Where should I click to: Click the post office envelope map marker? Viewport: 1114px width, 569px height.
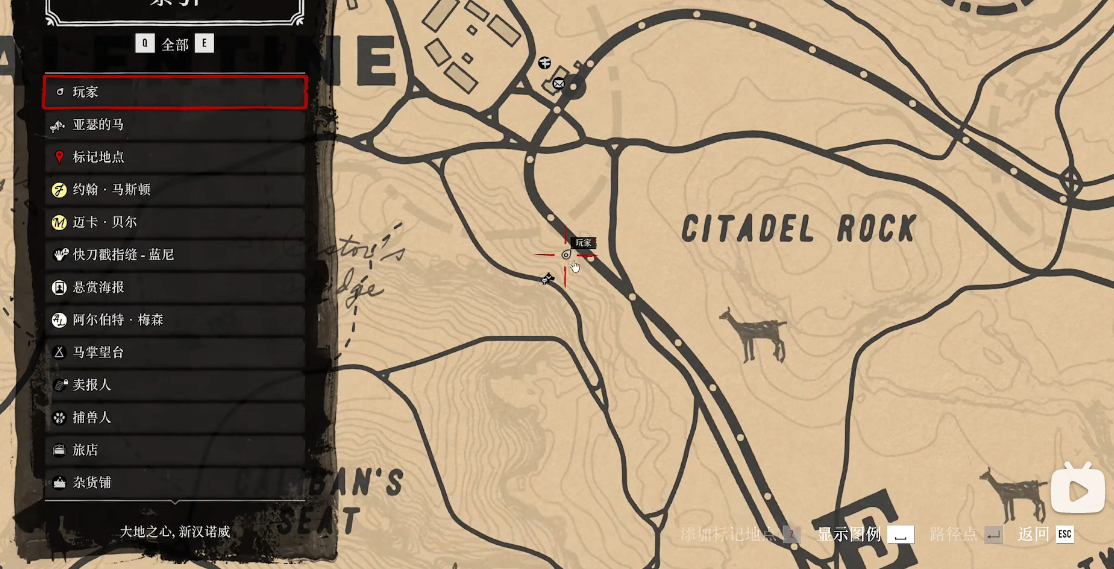558,84
